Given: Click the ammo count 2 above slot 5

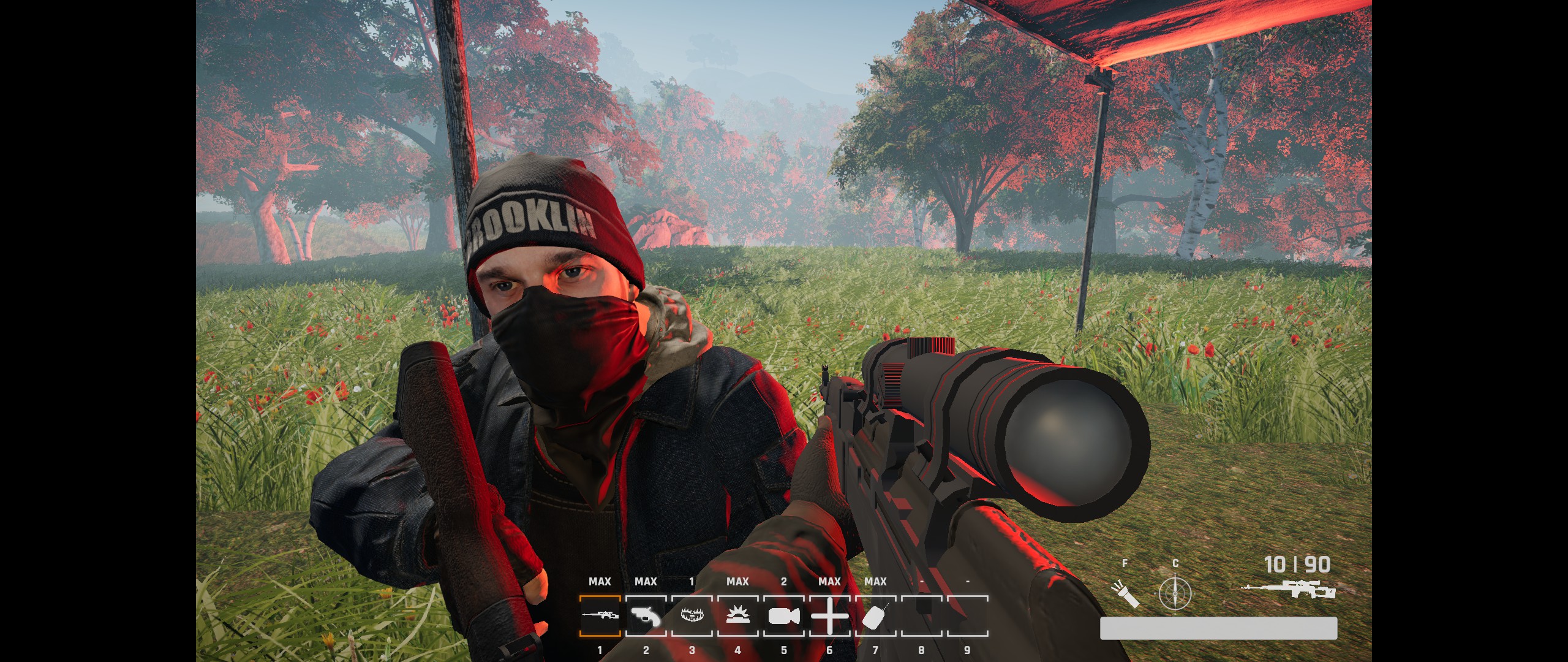Looking at the screenshot, I should click(x=785, y=581).
